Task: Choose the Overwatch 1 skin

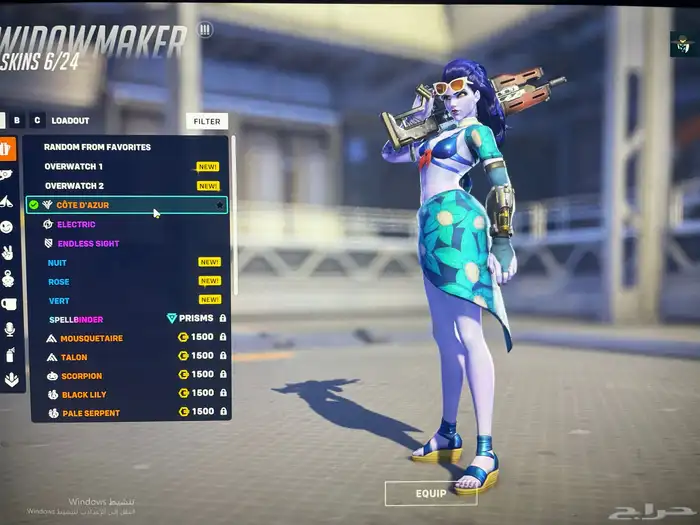Action: (73, 166)
